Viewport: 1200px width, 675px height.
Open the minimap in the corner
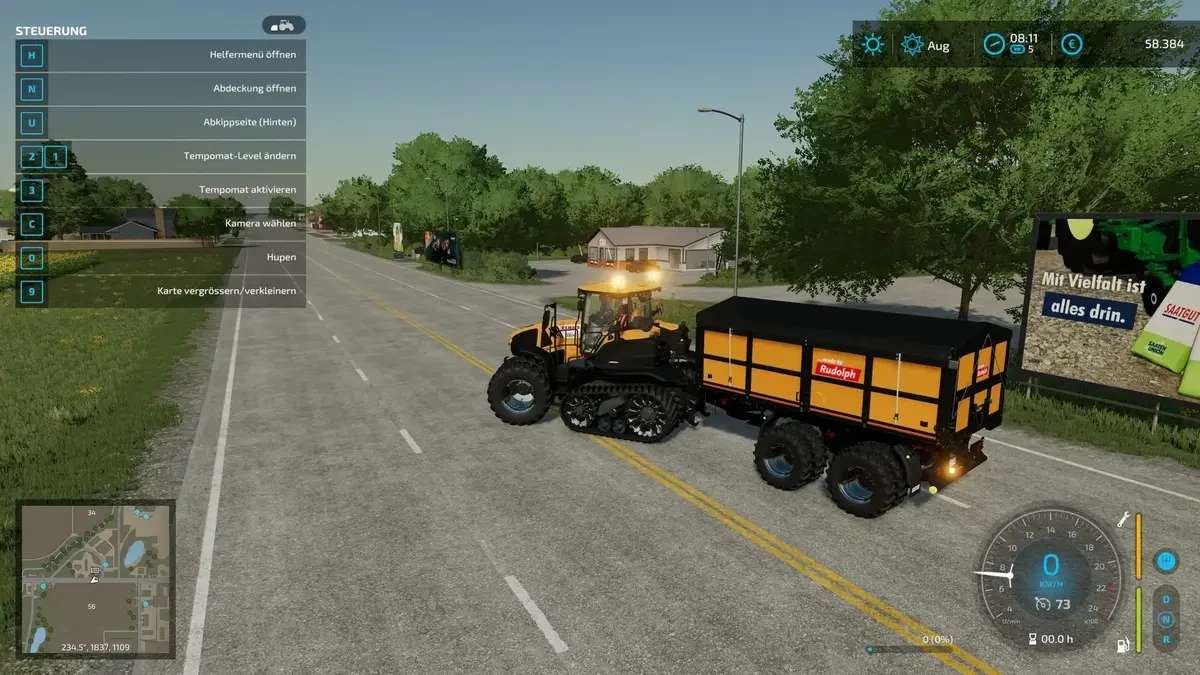[x=97, y=579]
